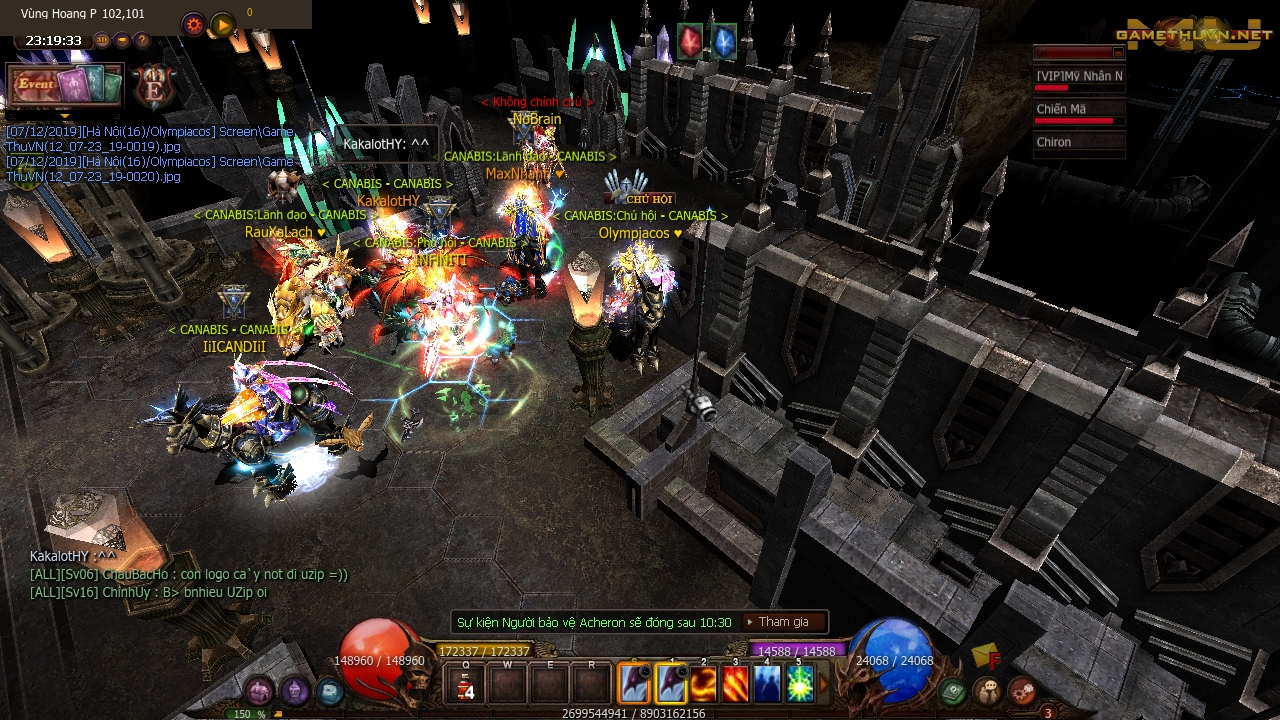1280x720 pixels.
Task: Expand the Event card panel via its arrow
Action: [64, 115]
